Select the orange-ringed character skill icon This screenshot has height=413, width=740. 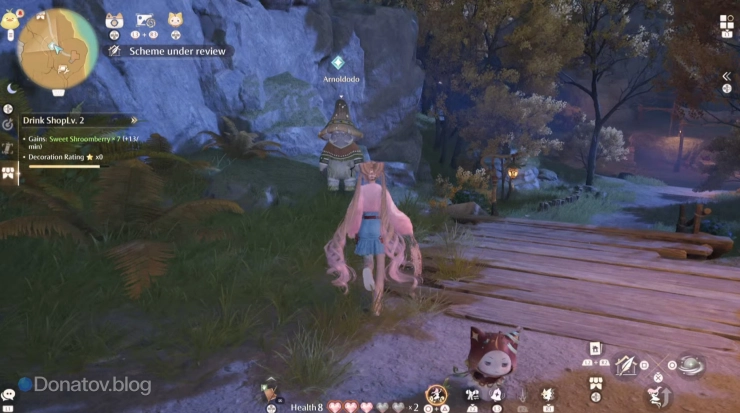point(436,394)
